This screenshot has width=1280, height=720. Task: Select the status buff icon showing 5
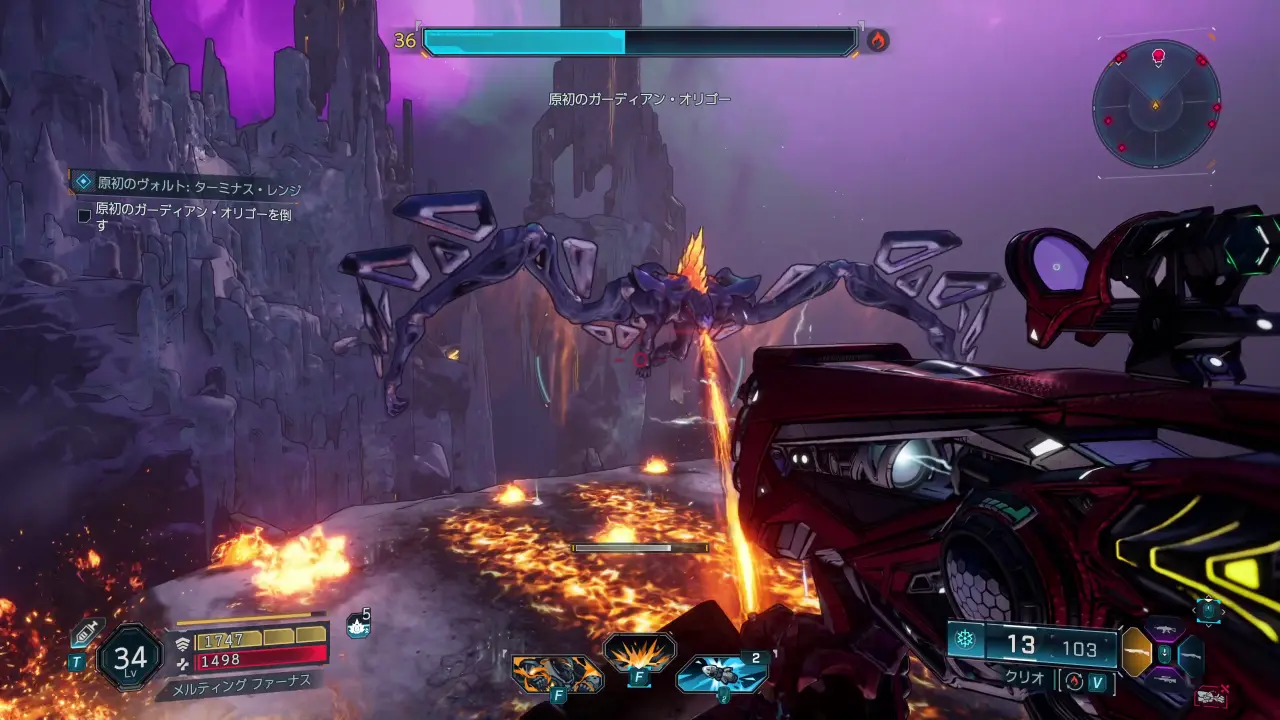357,627
